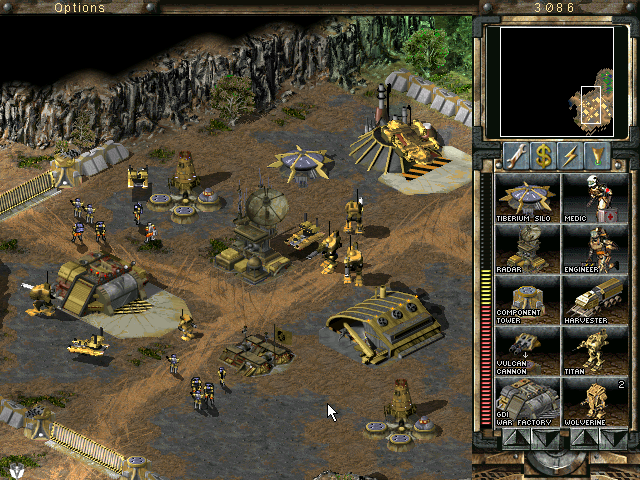The width and height of the screenshot is (640, 480).
Task: Toggle the dollar-sign sell mode
Action: click(543, 155)
